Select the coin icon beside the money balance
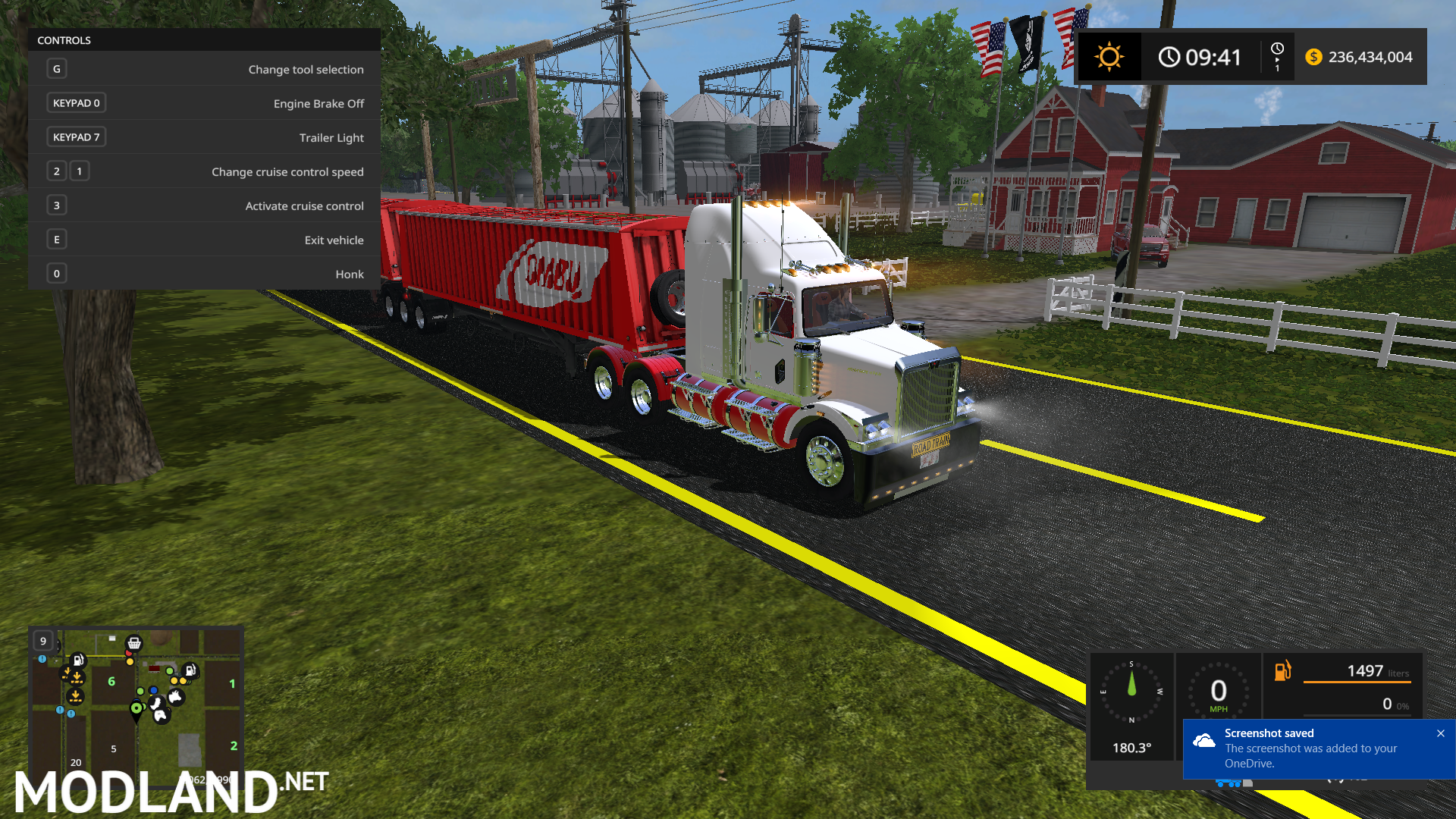 click(x=1314, y=56)
